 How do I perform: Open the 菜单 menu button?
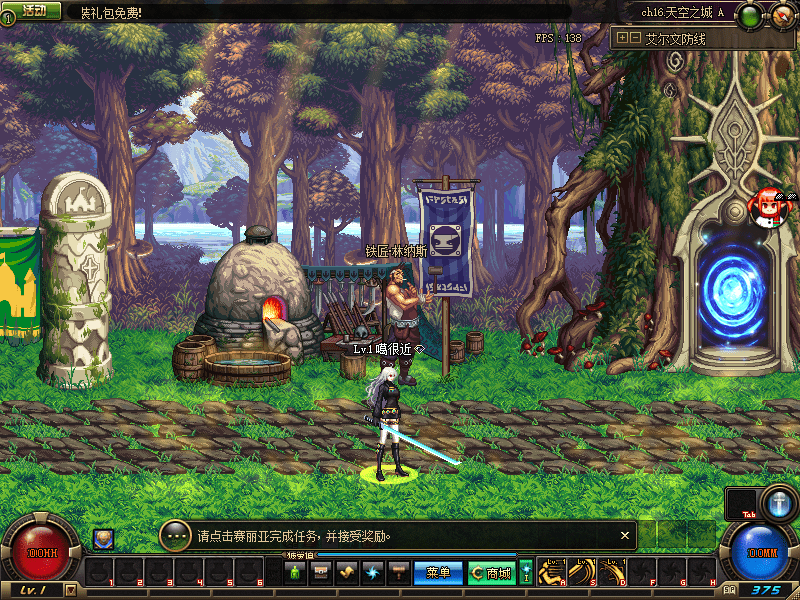point(438,573)
